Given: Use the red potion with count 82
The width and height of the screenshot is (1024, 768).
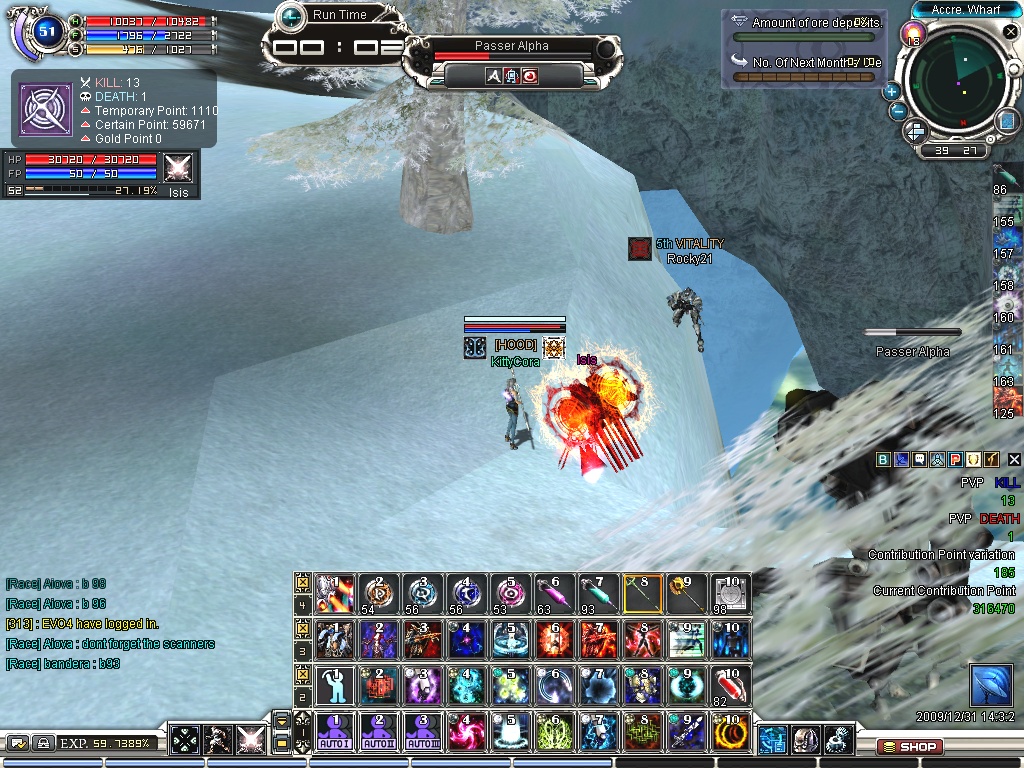Looking at the screenshot, I should click(731, 684).
